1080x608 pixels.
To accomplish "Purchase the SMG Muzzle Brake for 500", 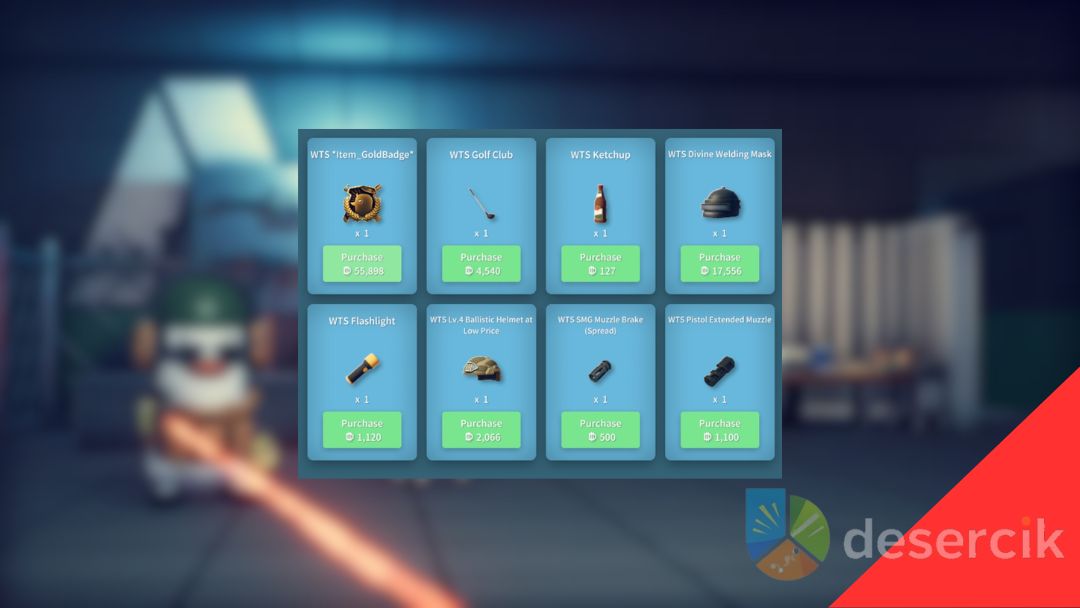I will tap(600, 430).
